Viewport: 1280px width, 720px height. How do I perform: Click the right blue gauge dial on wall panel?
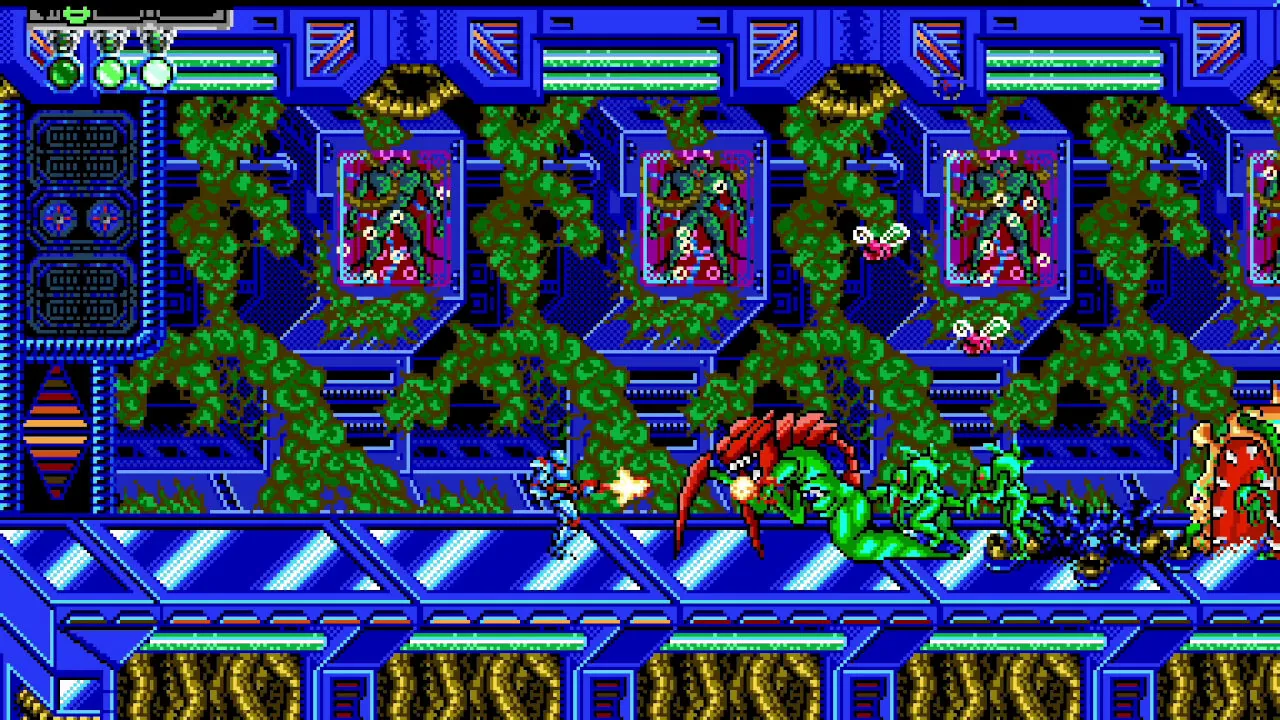tap(104, 220)
